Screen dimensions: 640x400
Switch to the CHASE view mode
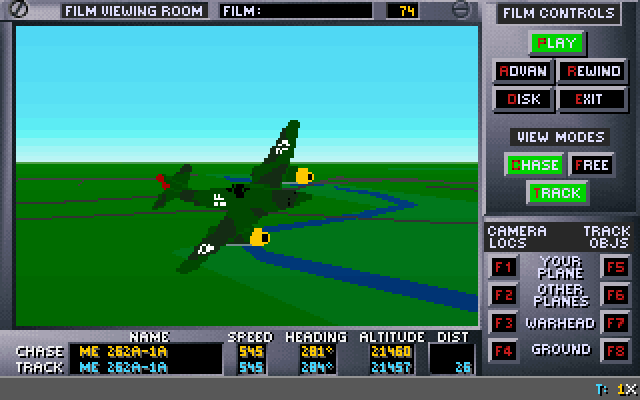pos(534,165)
